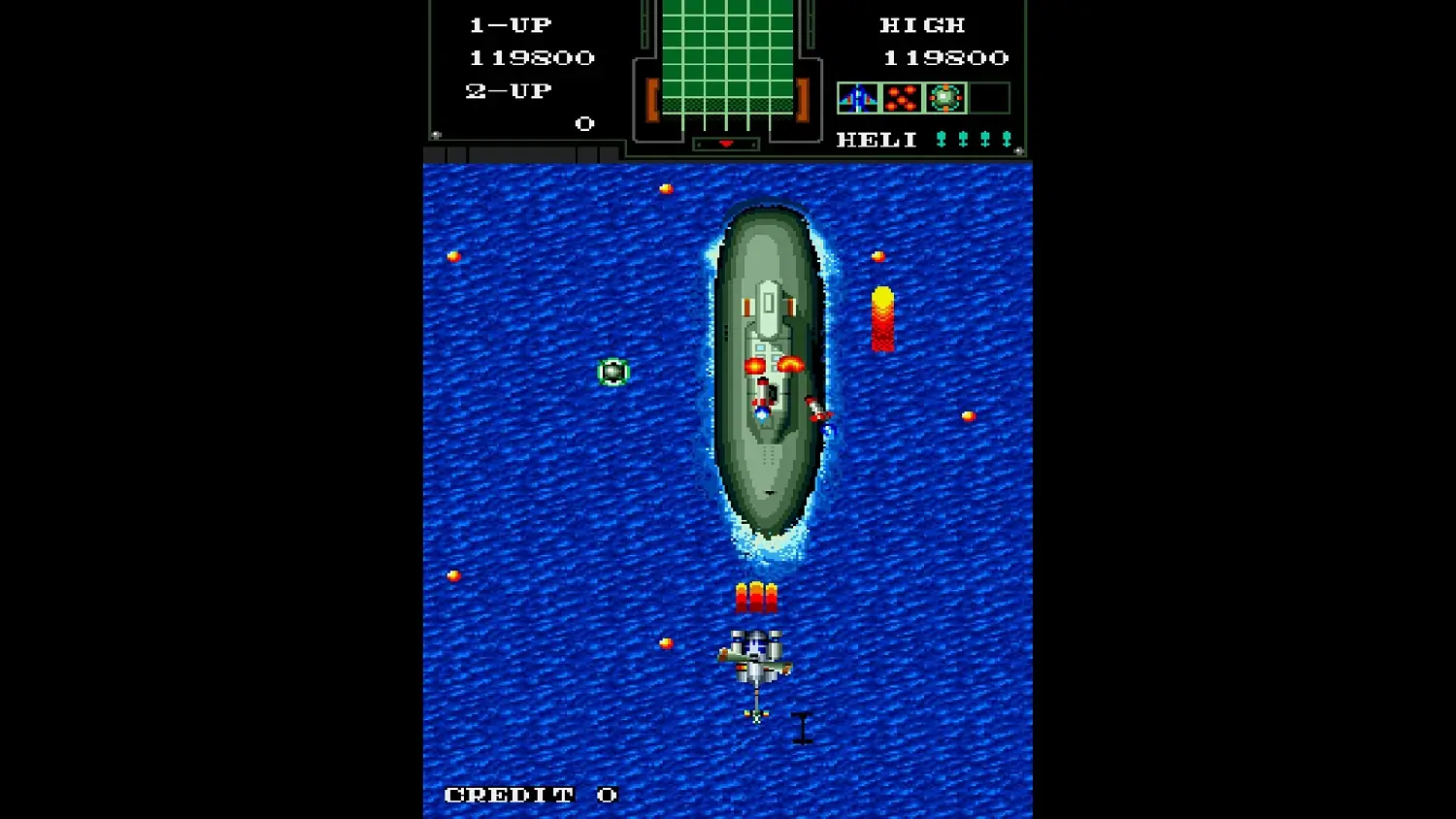Click the last helicopter life icon in the row
This screenshot has height=819, width=1456.
pyautogui.click(x=1007, y=139)
